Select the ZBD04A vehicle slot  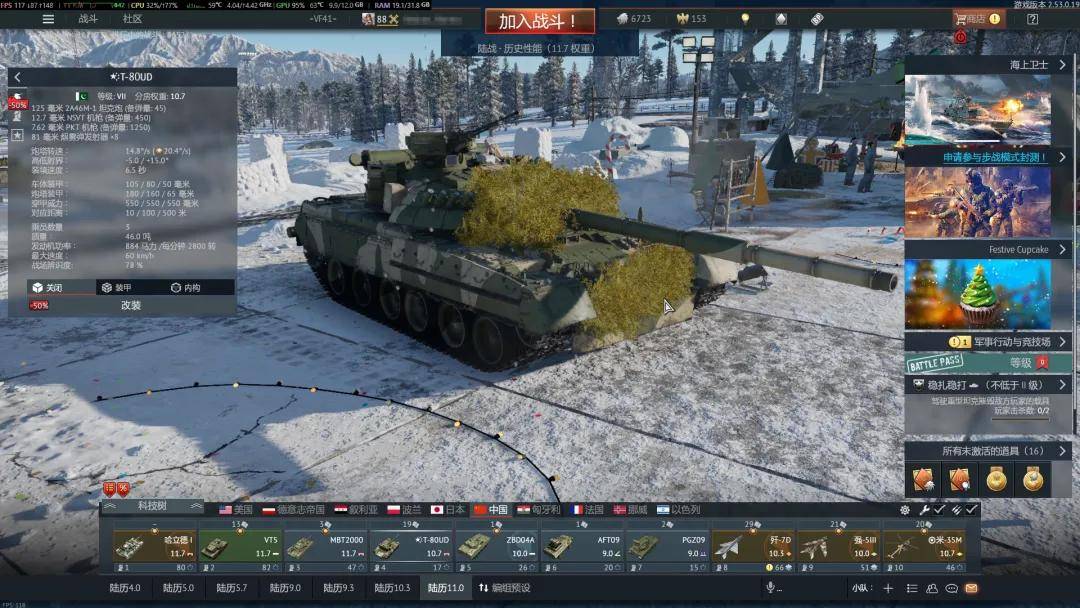coord(497,547)
